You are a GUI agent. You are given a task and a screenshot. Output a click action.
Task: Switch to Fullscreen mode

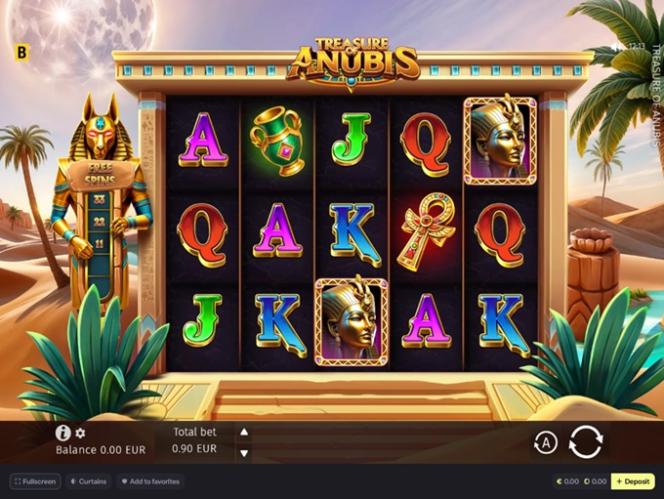(x=35, y=481)
